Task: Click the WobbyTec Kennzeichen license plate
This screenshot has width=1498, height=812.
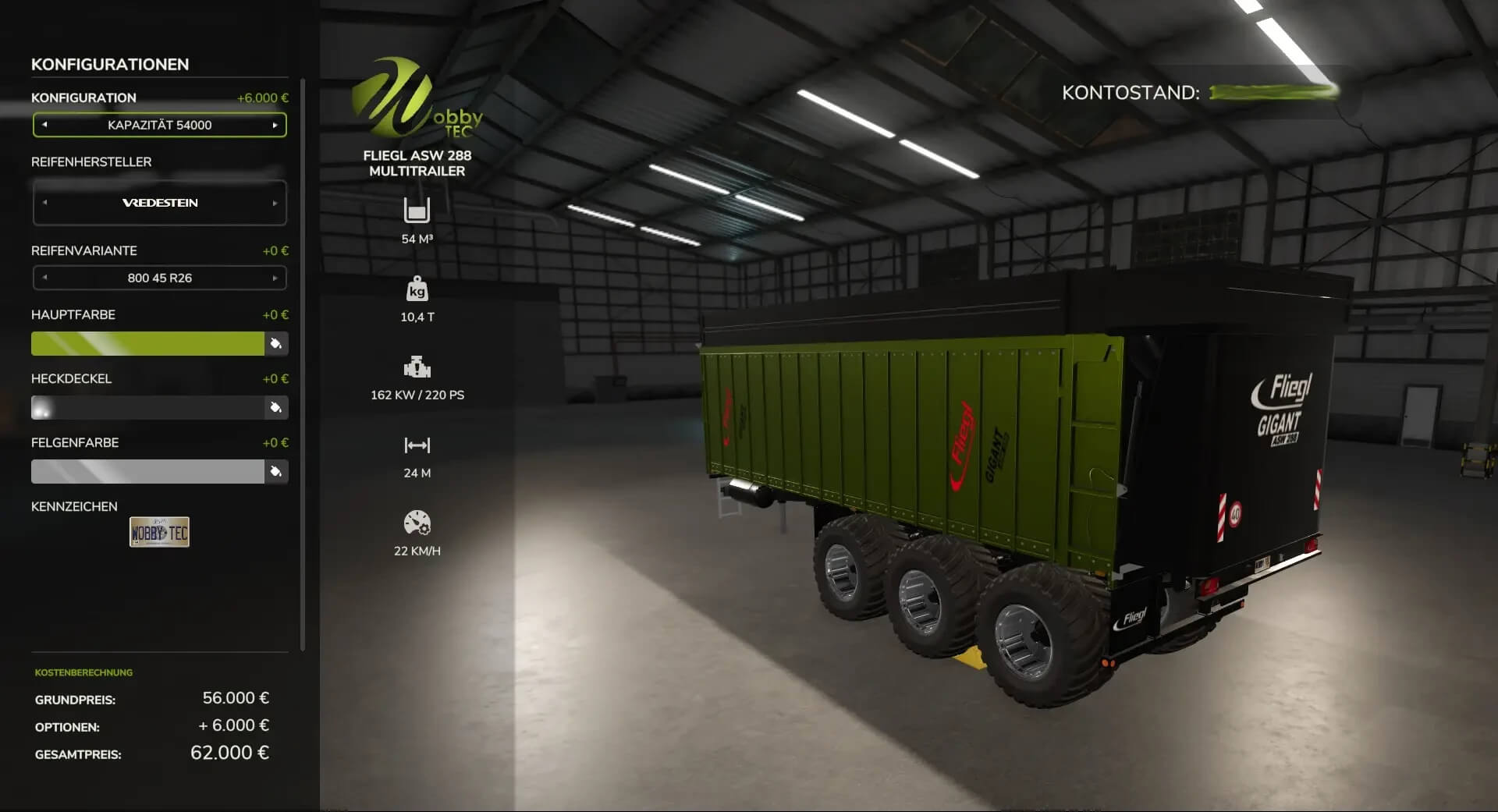Action: pos(159,532)
